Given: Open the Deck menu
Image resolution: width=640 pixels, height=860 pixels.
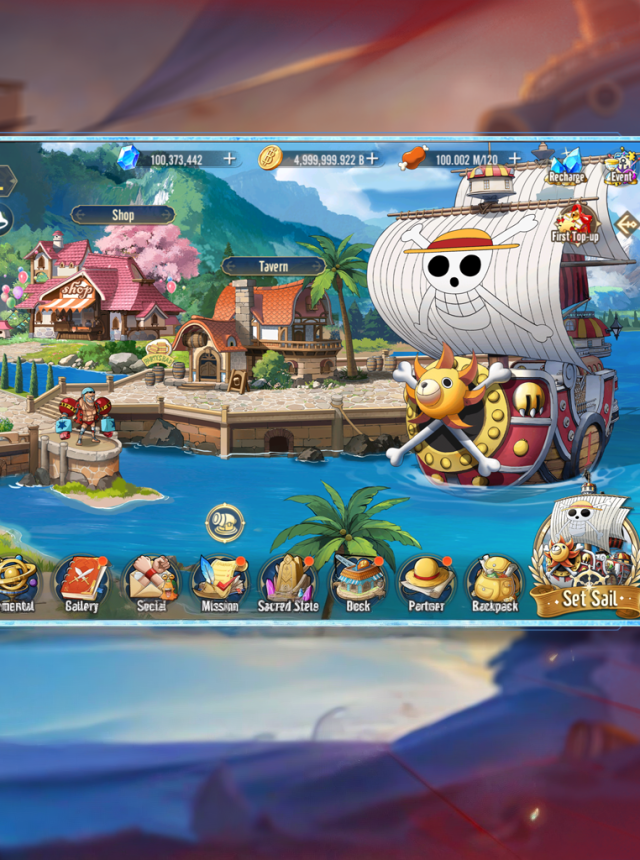Looking at the screenshot, I should pyautogui.click(x=357, y=583).
